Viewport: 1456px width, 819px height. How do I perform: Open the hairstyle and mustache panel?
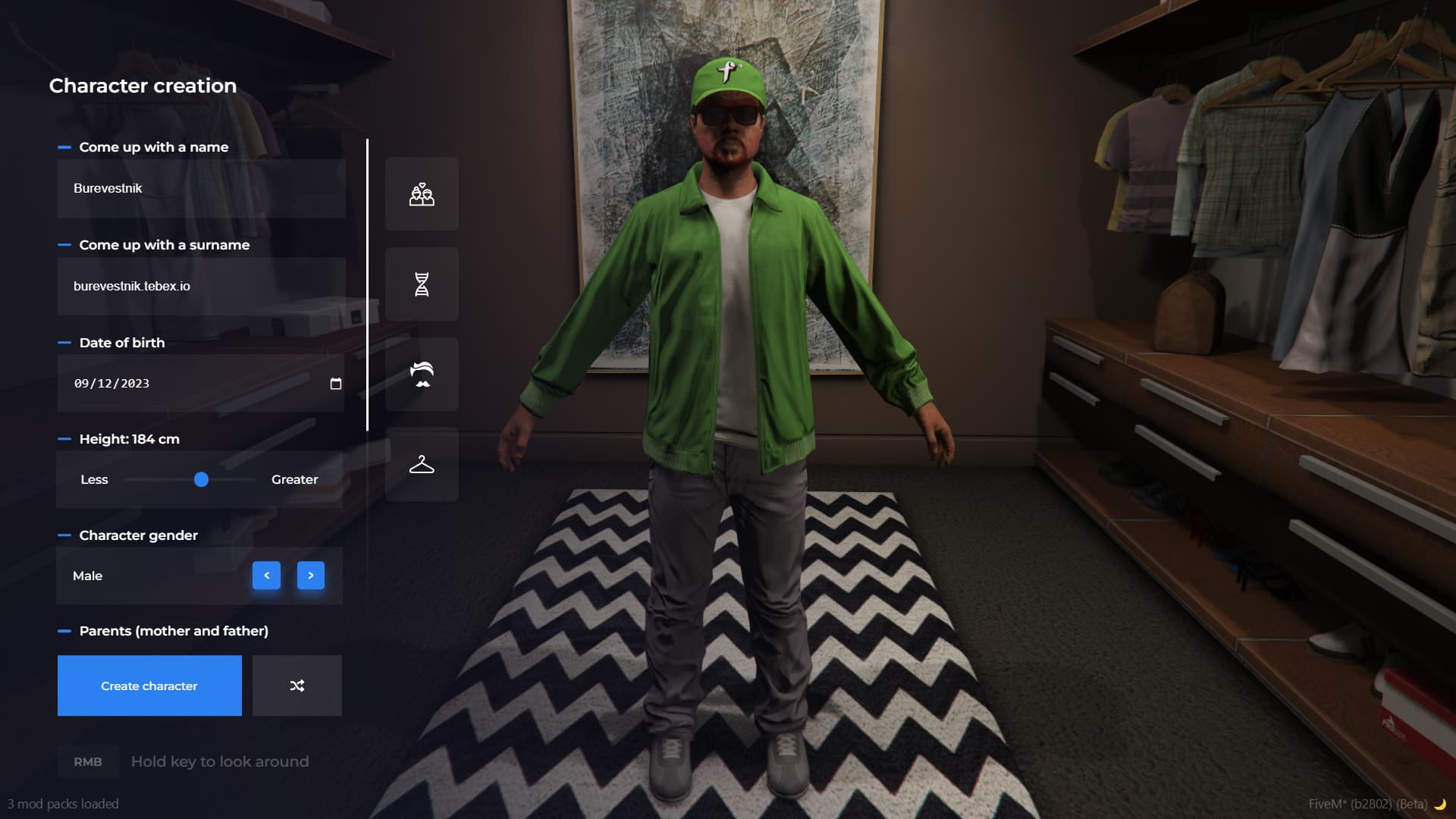pyautogui.click(x=422, y=374)
